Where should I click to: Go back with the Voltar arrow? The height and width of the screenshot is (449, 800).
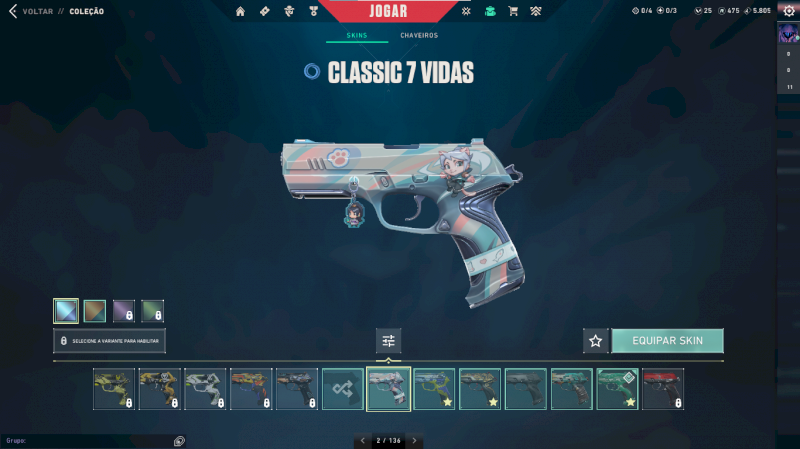point(13,11)
